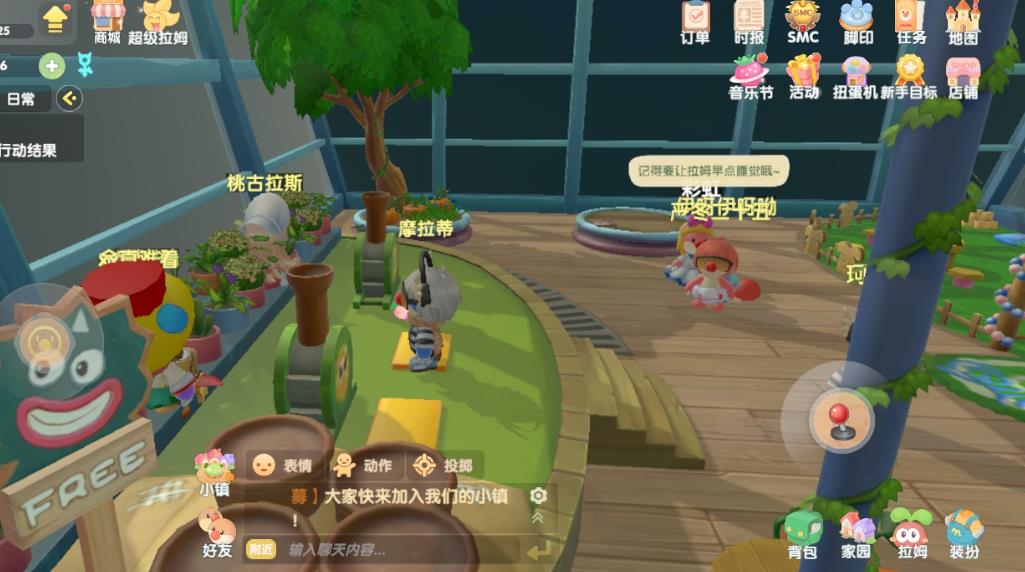Open the 表情 emote panel
Screen dimensions: 1025x572
click(x=282, y=465)
